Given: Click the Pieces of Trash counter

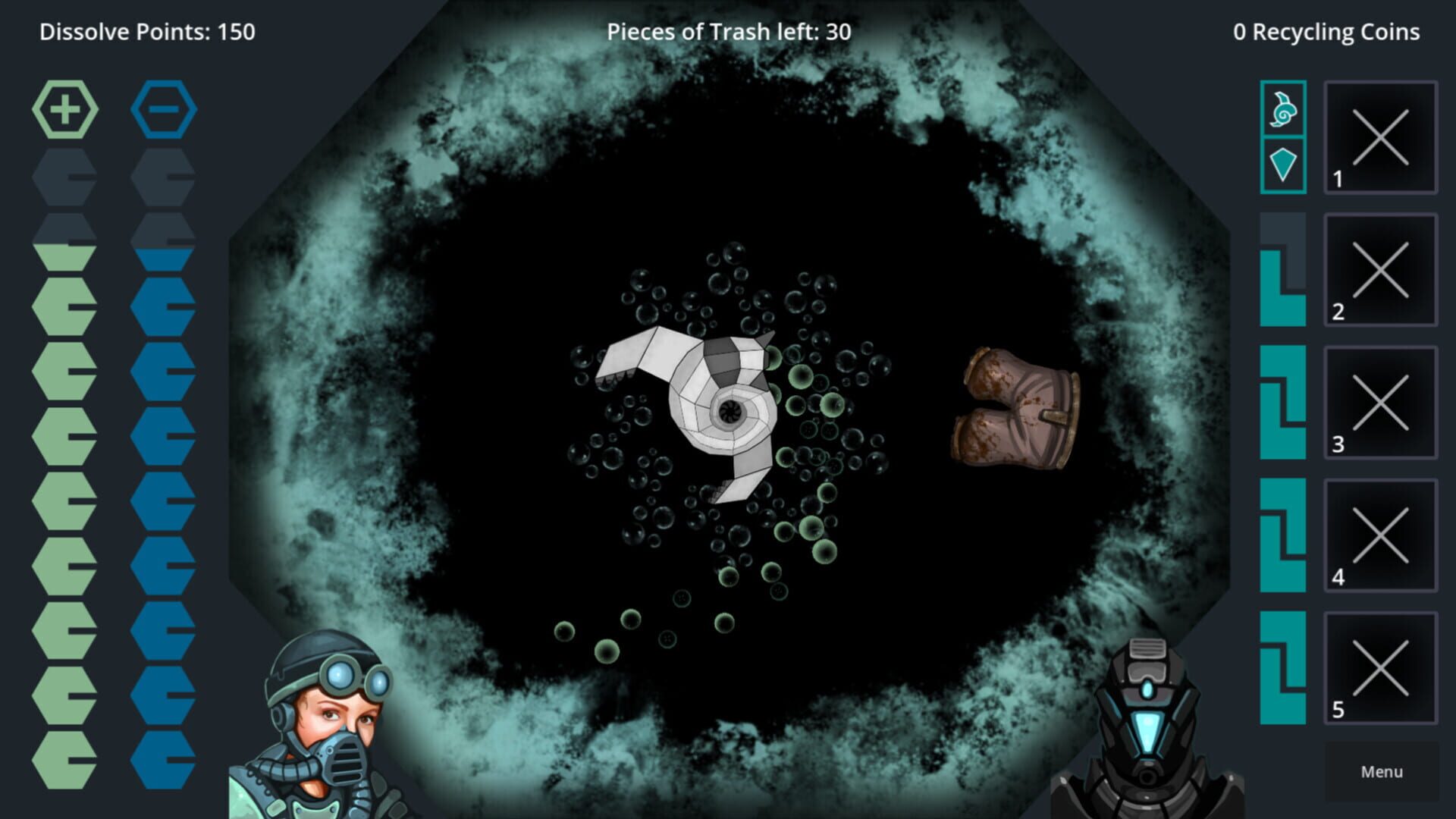Looking at the screenshot, I should tap(728, 32).
